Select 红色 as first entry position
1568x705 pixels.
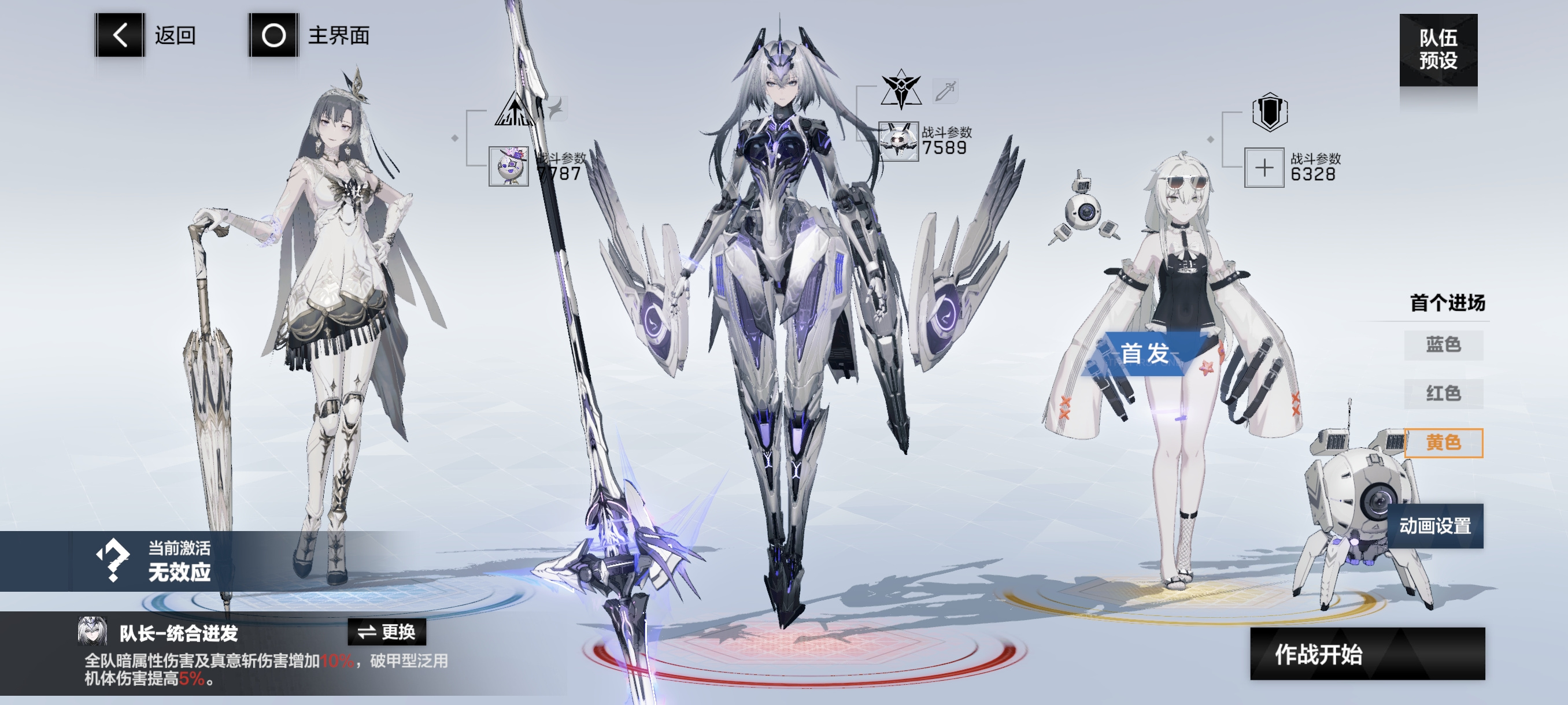coord(1443,394)
